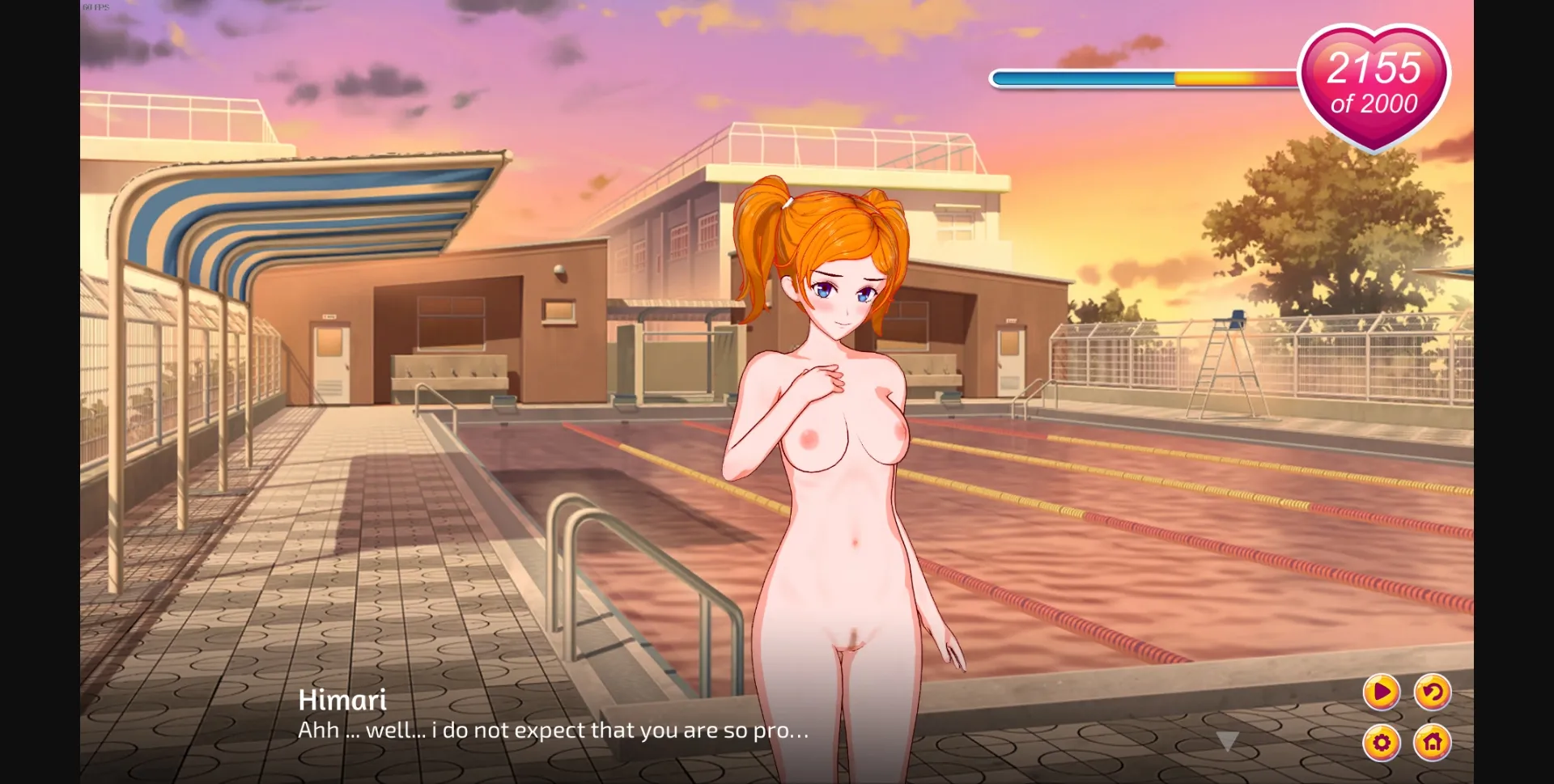
Task: Toggle auto-play mode with the play icon
Action: click(x=1382, y=694)
